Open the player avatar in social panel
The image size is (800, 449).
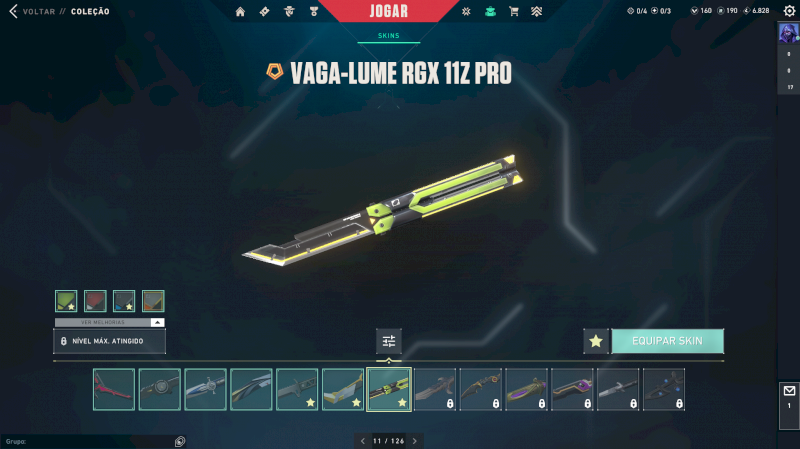click(x=788, y=32)
